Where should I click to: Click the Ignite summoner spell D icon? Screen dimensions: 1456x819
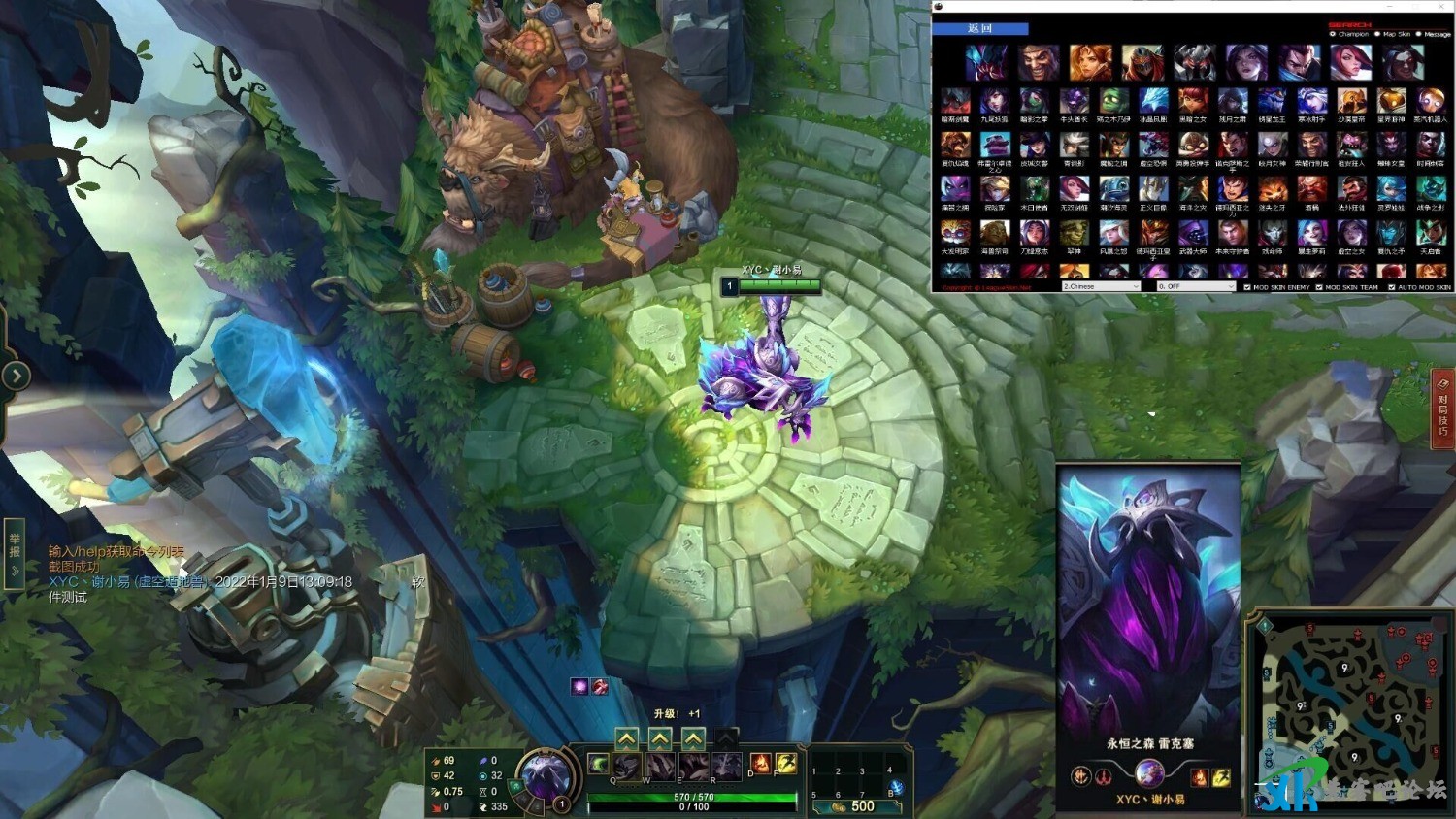point(759,764)
